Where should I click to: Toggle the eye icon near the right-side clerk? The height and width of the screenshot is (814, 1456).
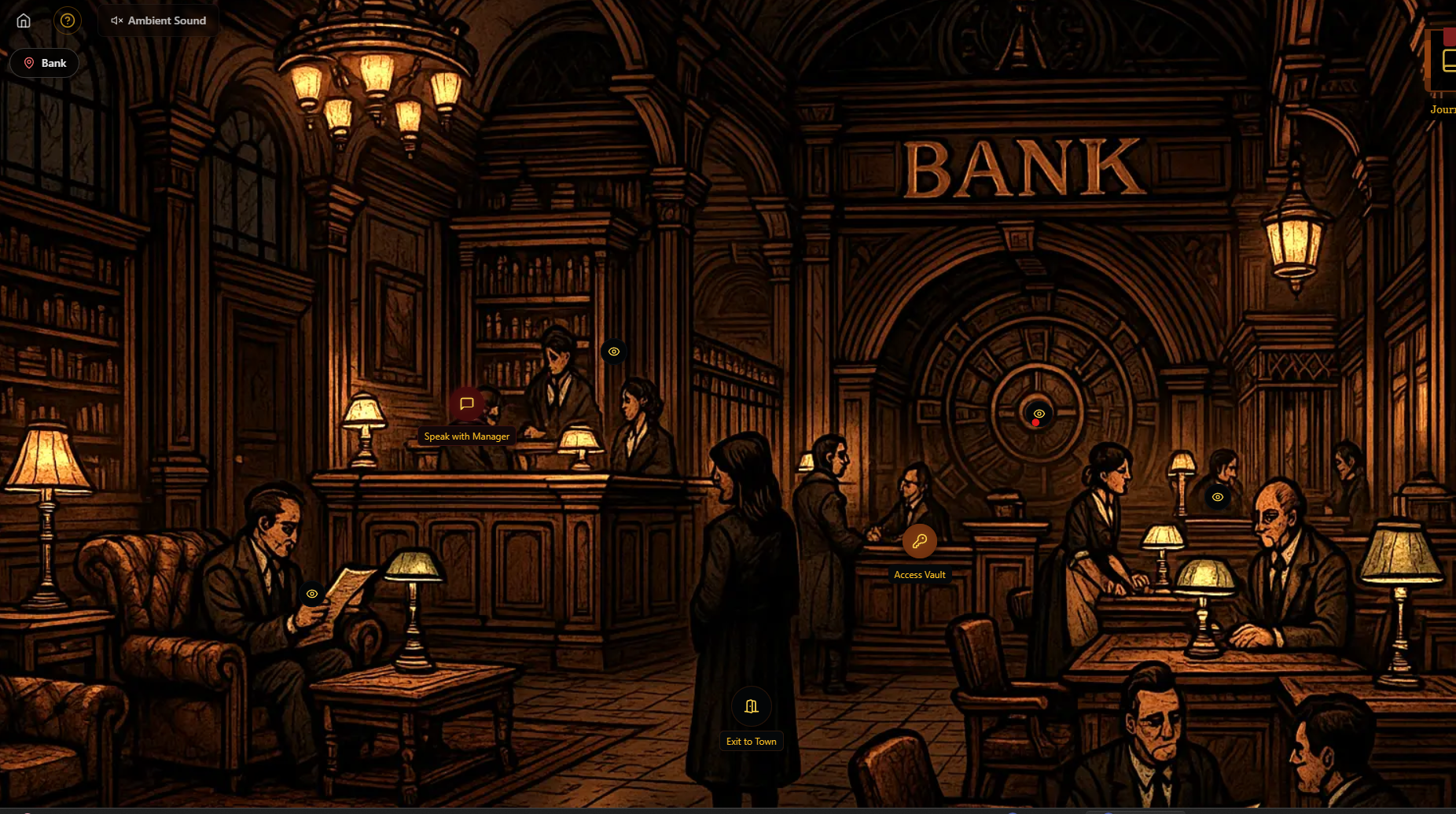(1219, 496)
